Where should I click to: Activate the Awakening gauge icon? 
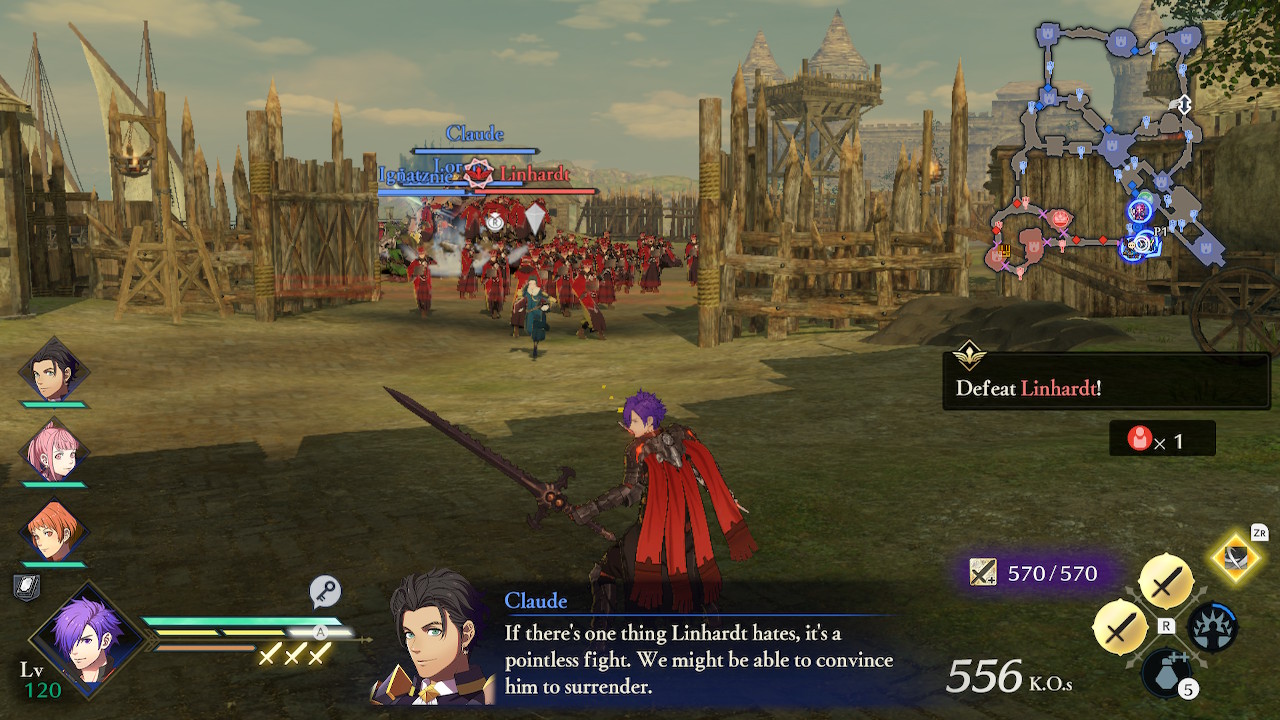1213,628
